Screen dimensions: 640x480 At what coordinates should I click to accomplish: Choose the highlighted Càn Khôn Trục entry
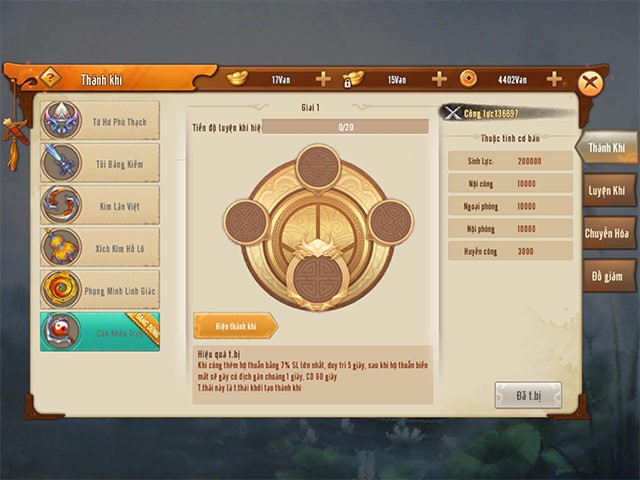point(100,331)
